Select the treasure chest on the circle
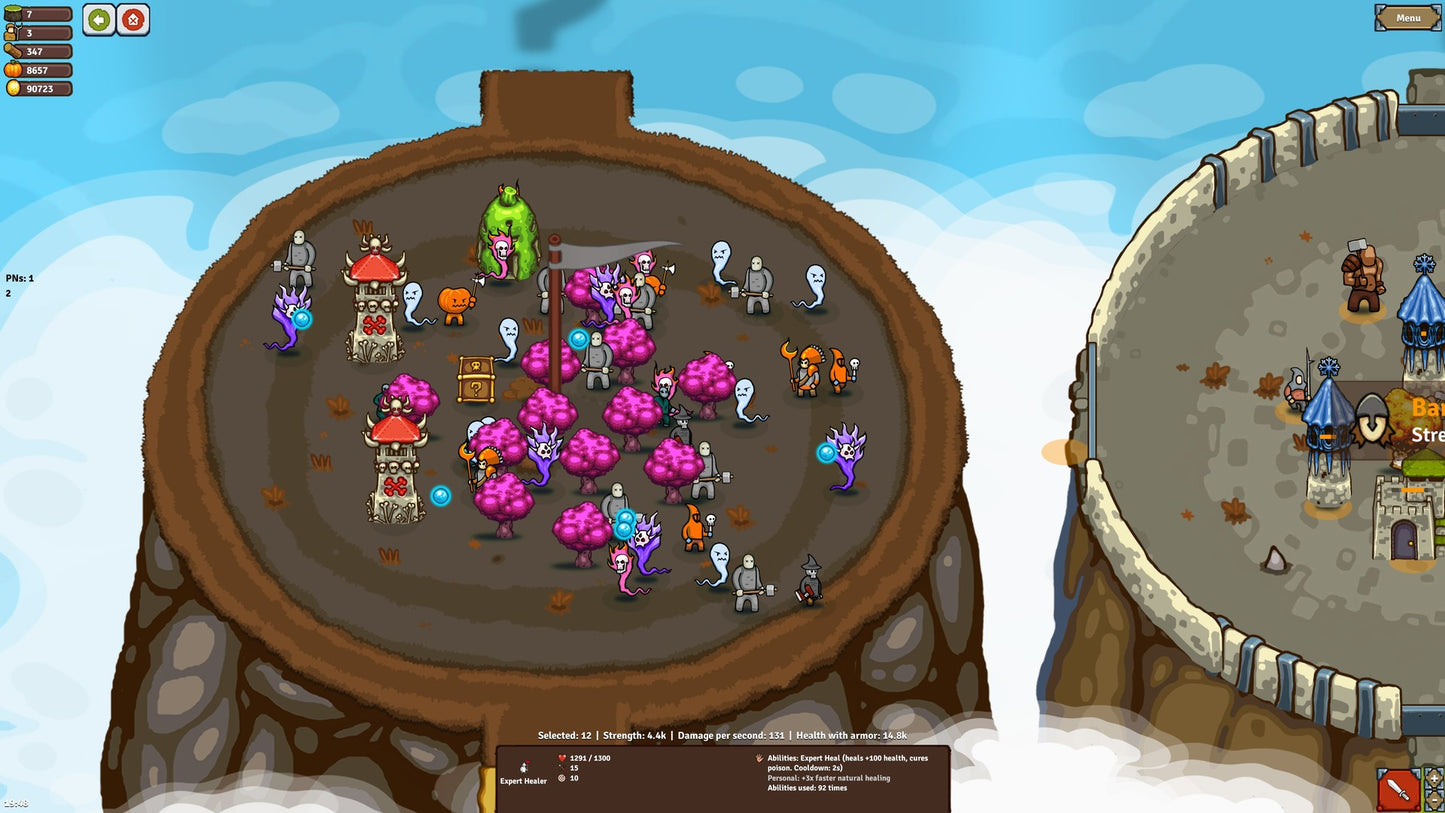1445x813 pixels. [x=477, y=378]
